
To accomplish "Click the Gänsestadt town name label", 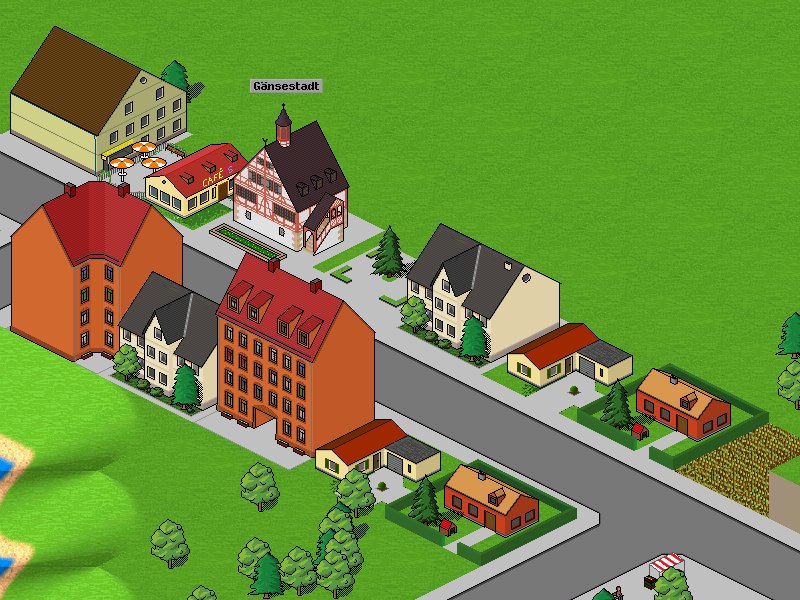I will 286,87.
